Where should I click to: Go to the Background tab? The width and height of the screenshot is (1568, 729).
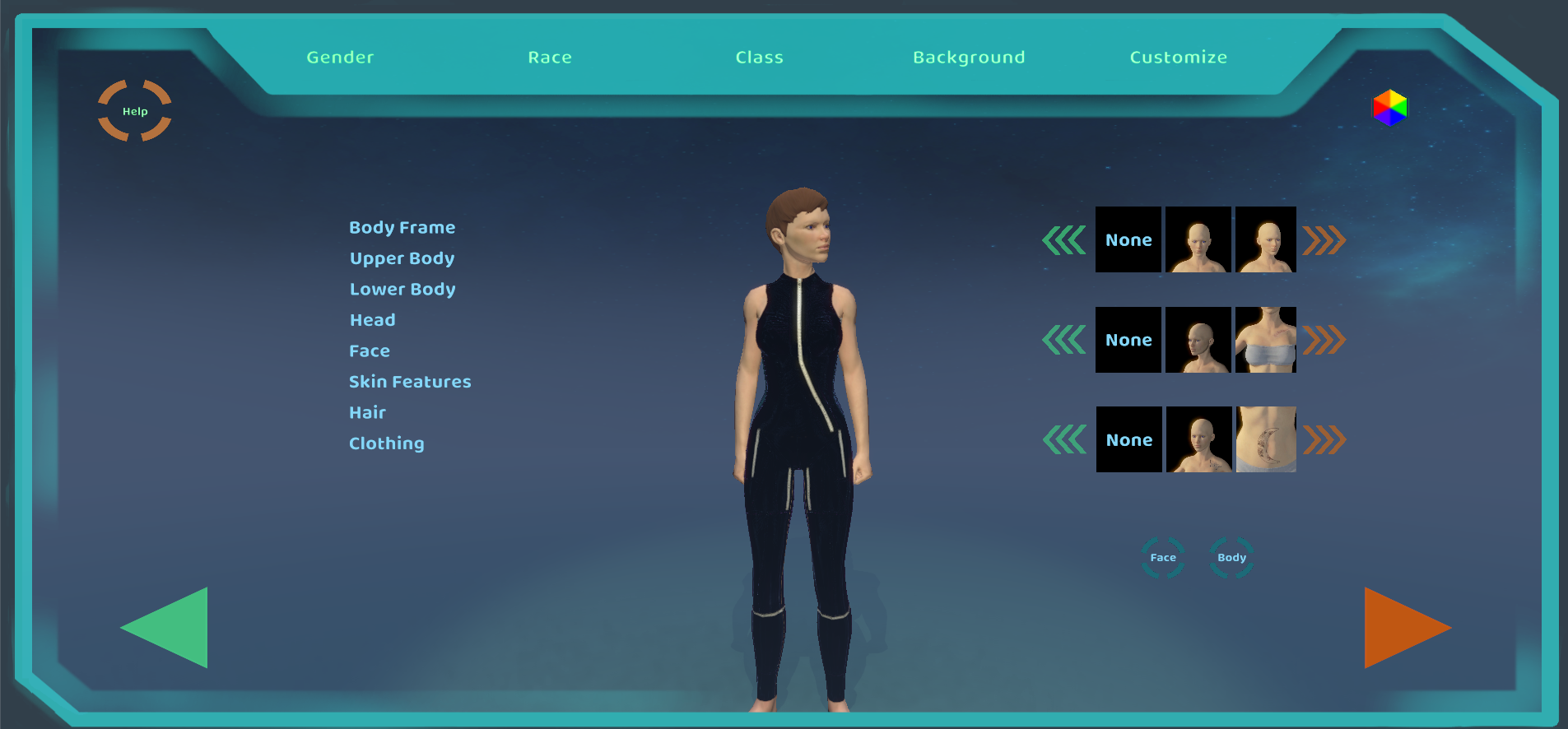pos(969,58)
